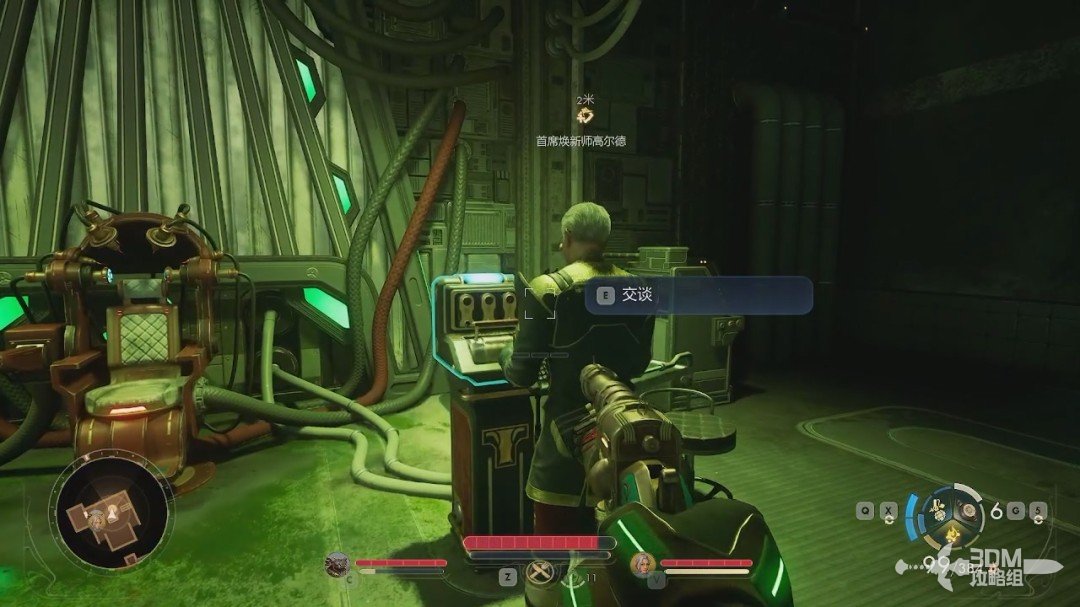Select the white-haired companion portrait
The height and width of the screenshot is (607, 1080).
click(x=641, y=566)
